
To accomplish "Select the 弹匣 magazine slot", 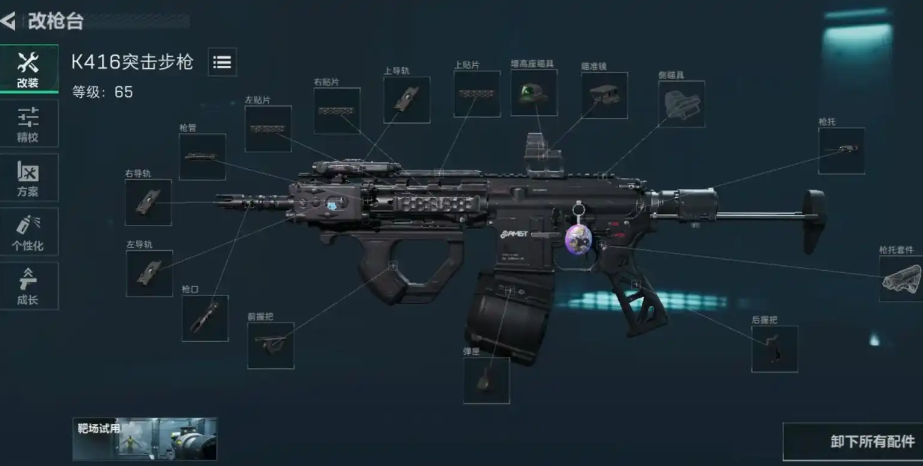I will tap(486, 380).
